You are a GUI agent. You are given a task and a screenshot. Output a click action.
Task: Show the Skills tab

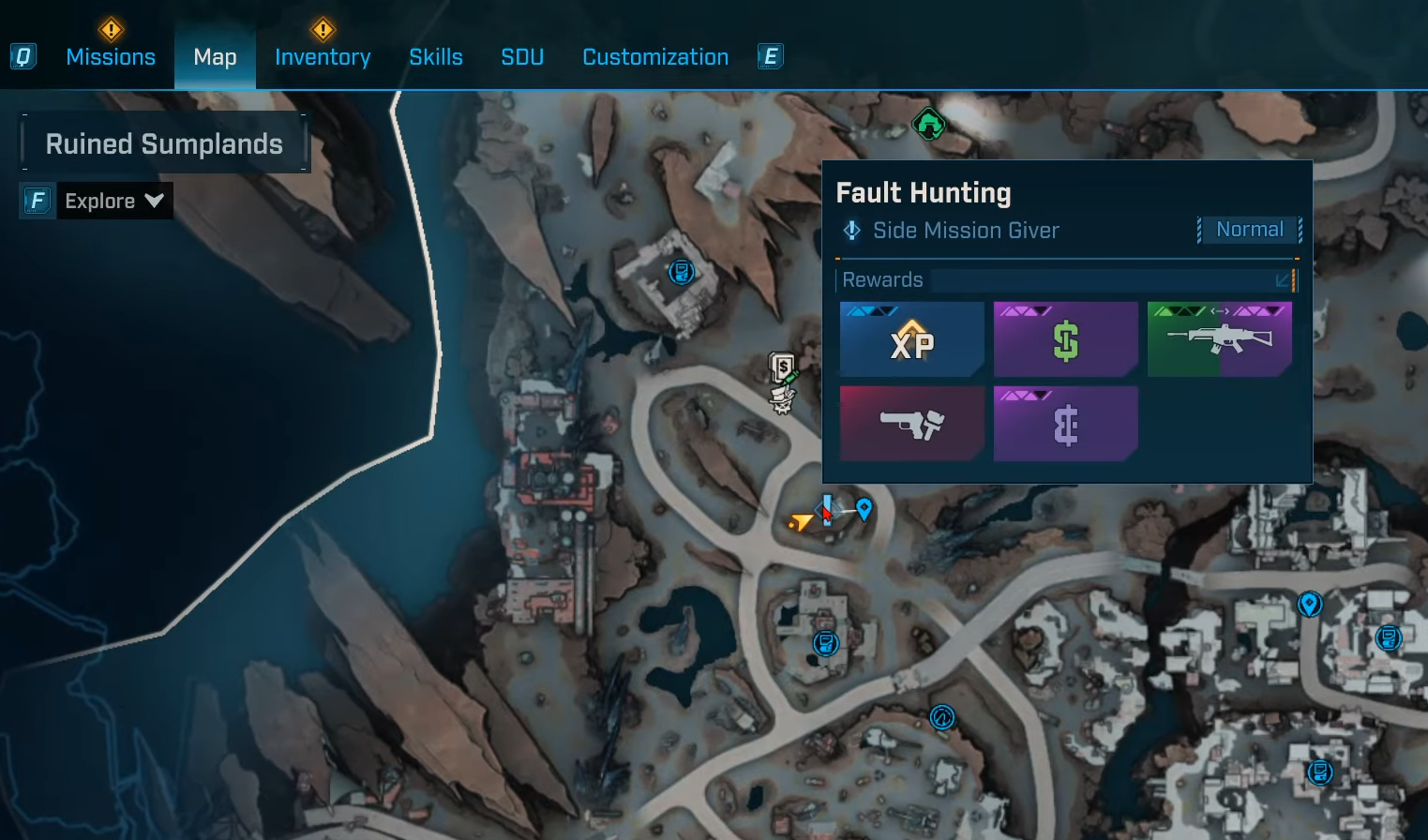point(436,57)
